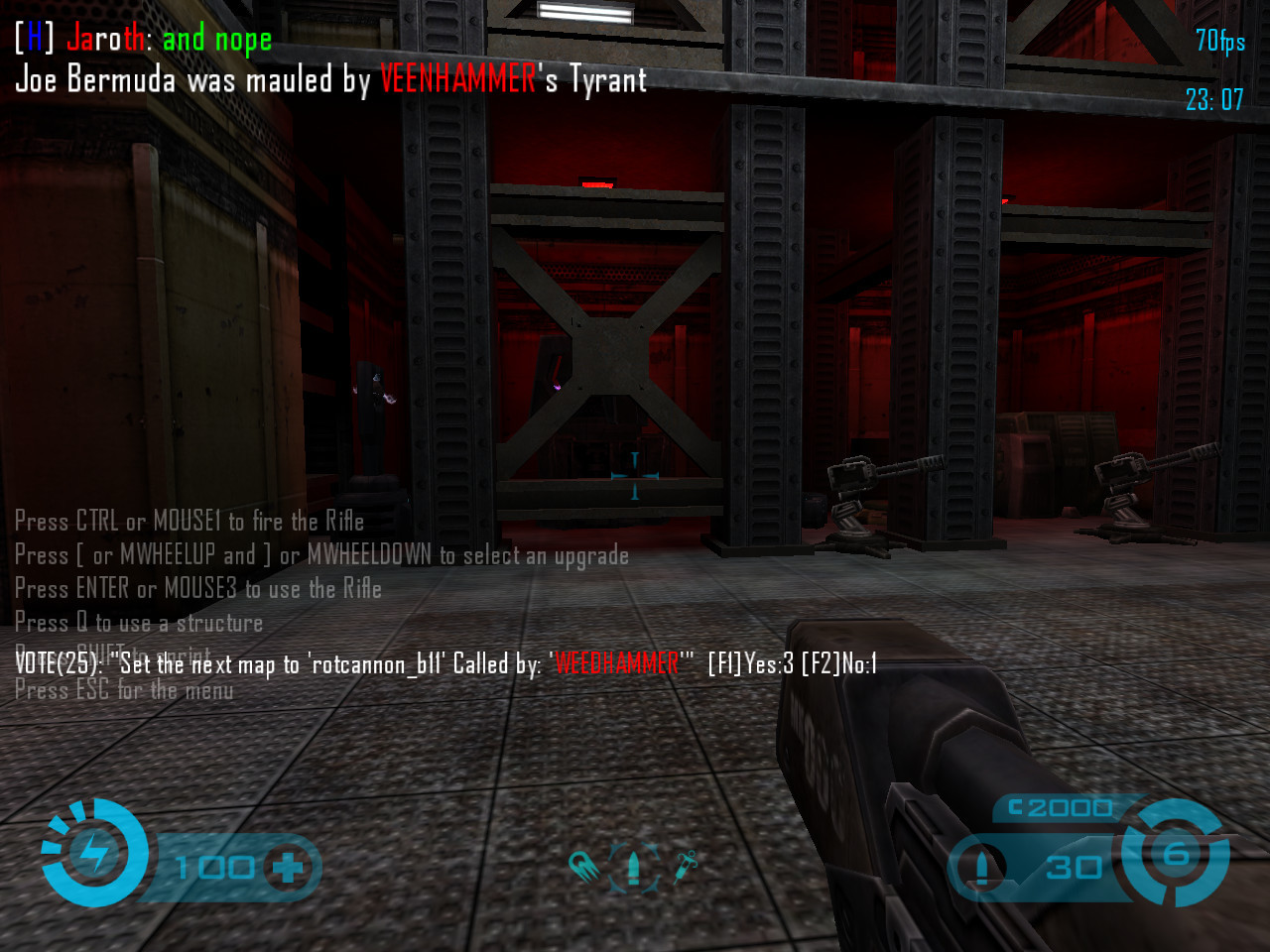The image size is (1270, 952).
Task: Click the health cross icon
Action: click(288, 868)
